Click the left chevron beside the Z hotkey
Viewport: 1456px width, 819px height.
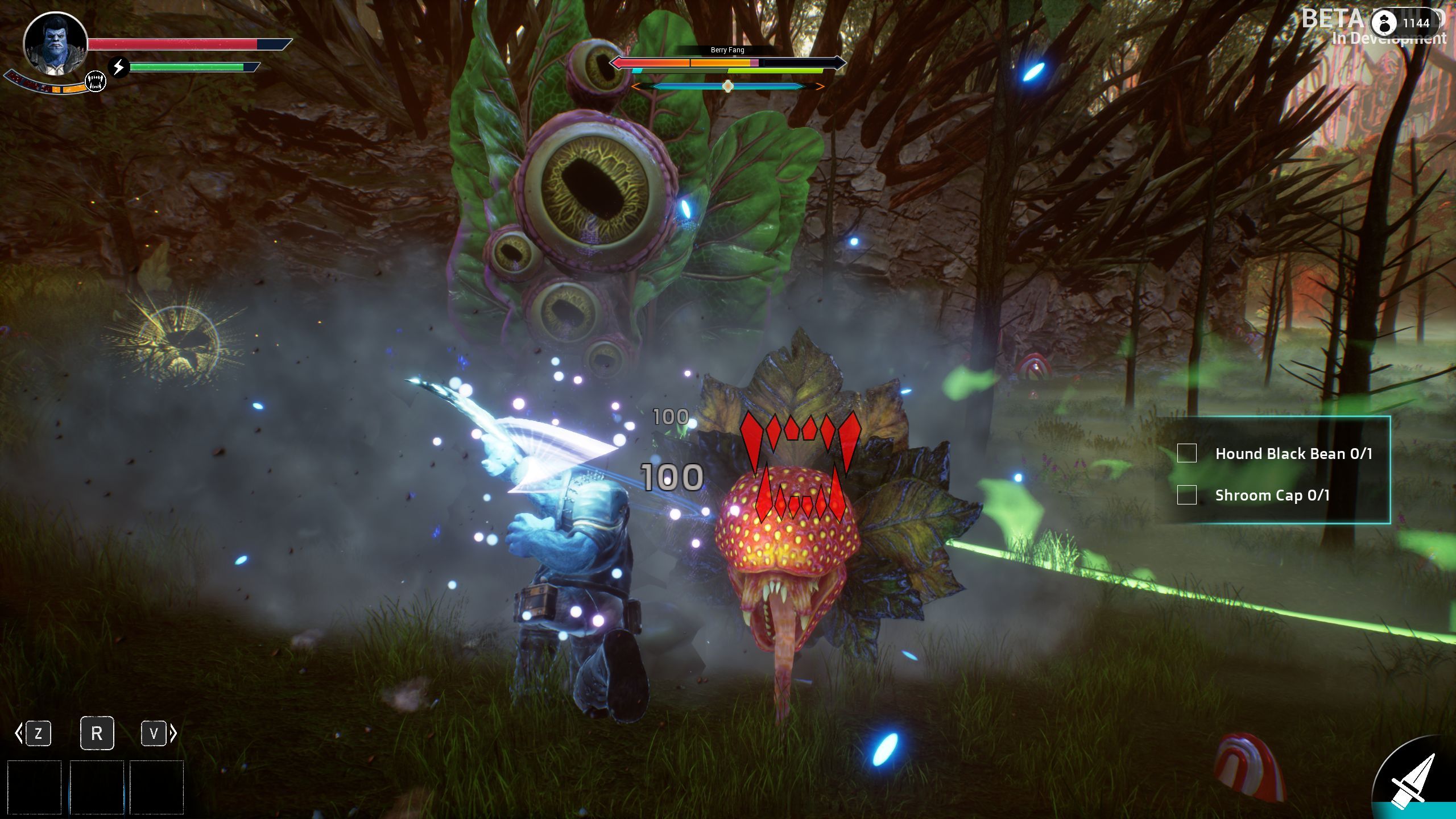click(x=18, y=734)
